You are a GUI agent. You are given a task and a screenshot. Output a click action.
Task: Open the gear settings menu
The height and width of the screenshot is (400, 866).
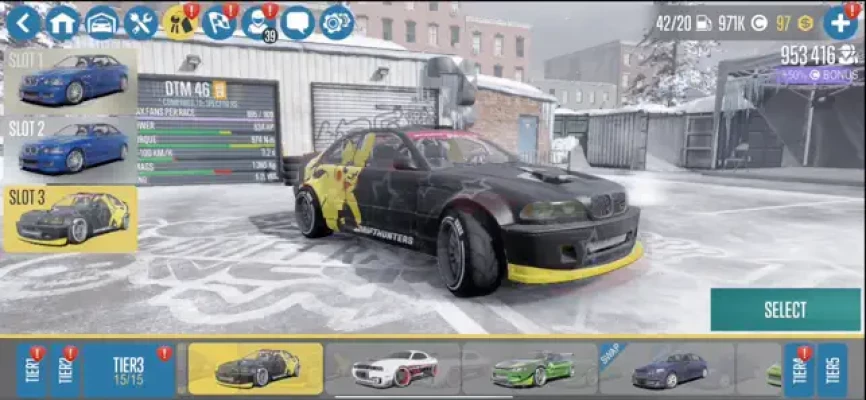pos(336,22)
